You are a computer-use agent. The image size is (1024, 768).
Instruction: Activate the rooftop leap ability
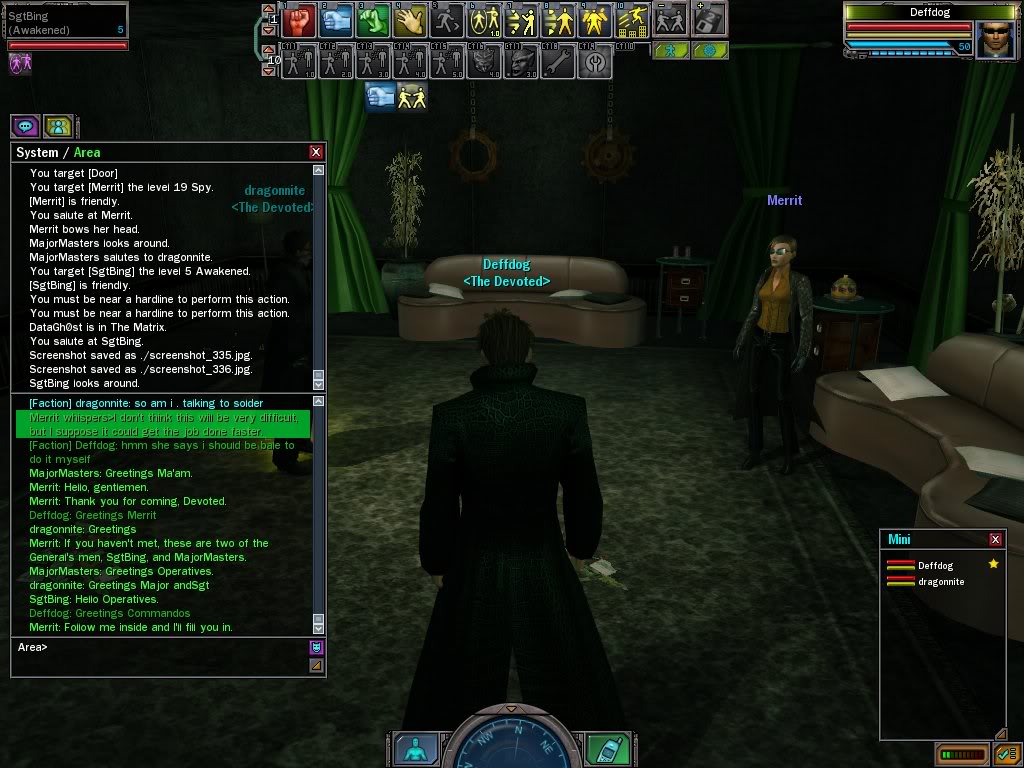633,19
